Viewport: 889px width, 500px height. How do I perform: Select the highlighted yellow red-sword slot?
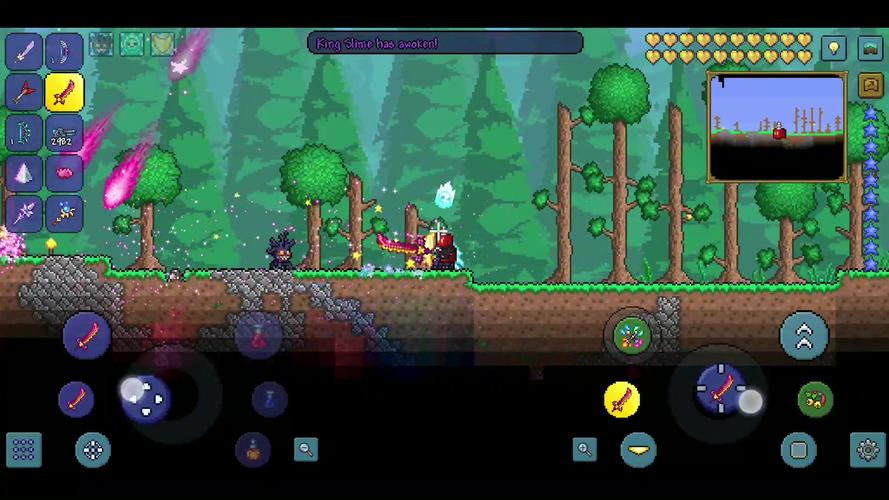point(65,93)
